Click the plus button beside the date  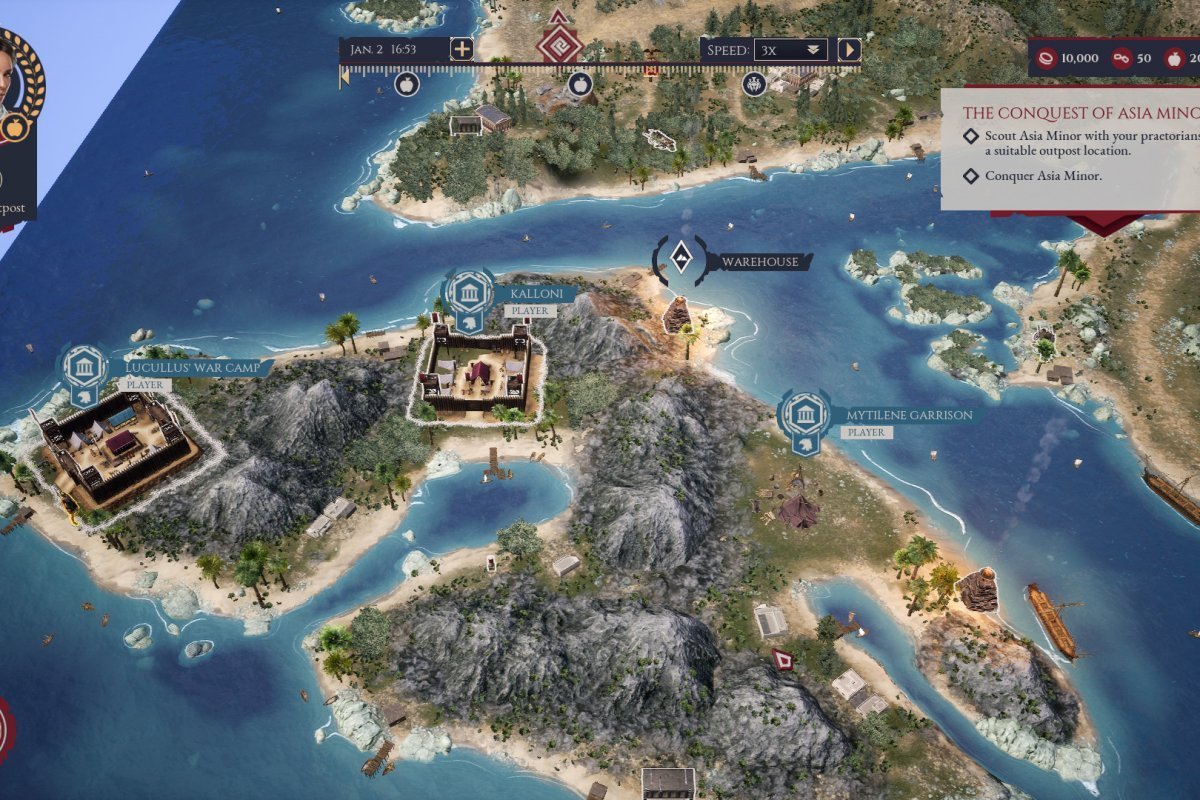pos(462,49)
